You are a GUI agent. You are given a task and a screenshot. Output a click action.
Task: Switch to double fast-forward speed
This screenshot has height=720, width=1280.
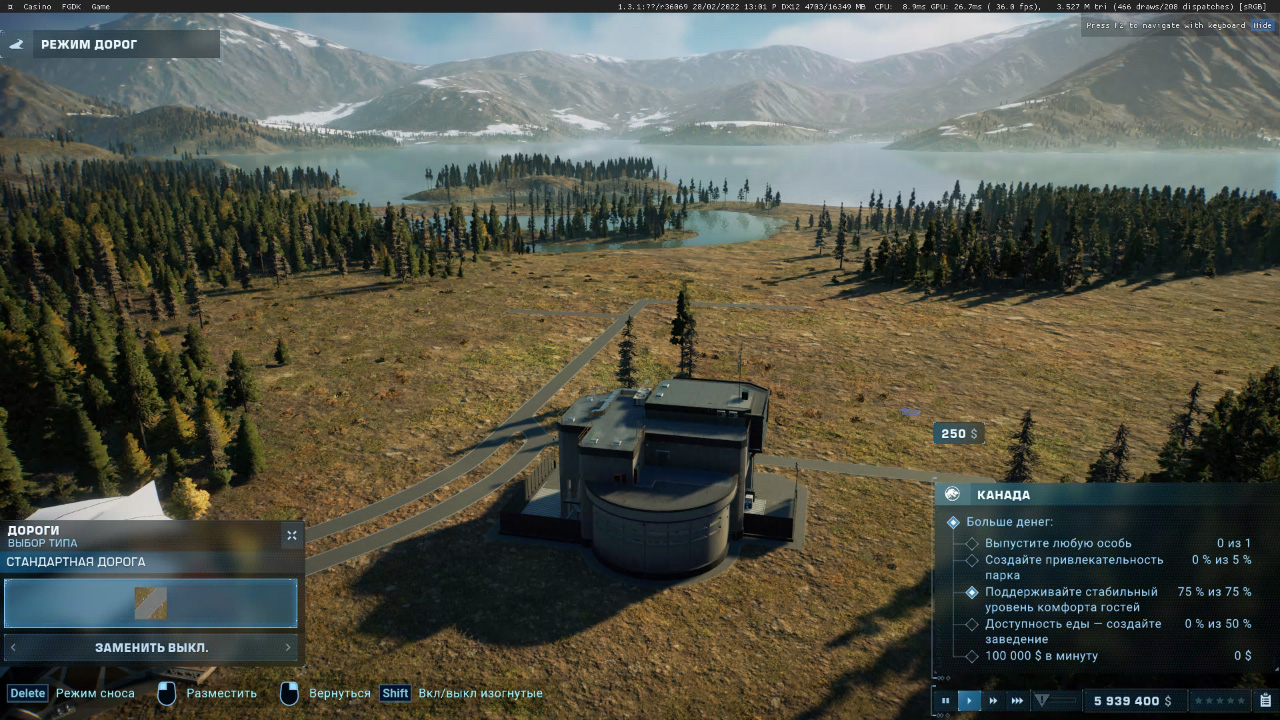[x=993, y=701]
